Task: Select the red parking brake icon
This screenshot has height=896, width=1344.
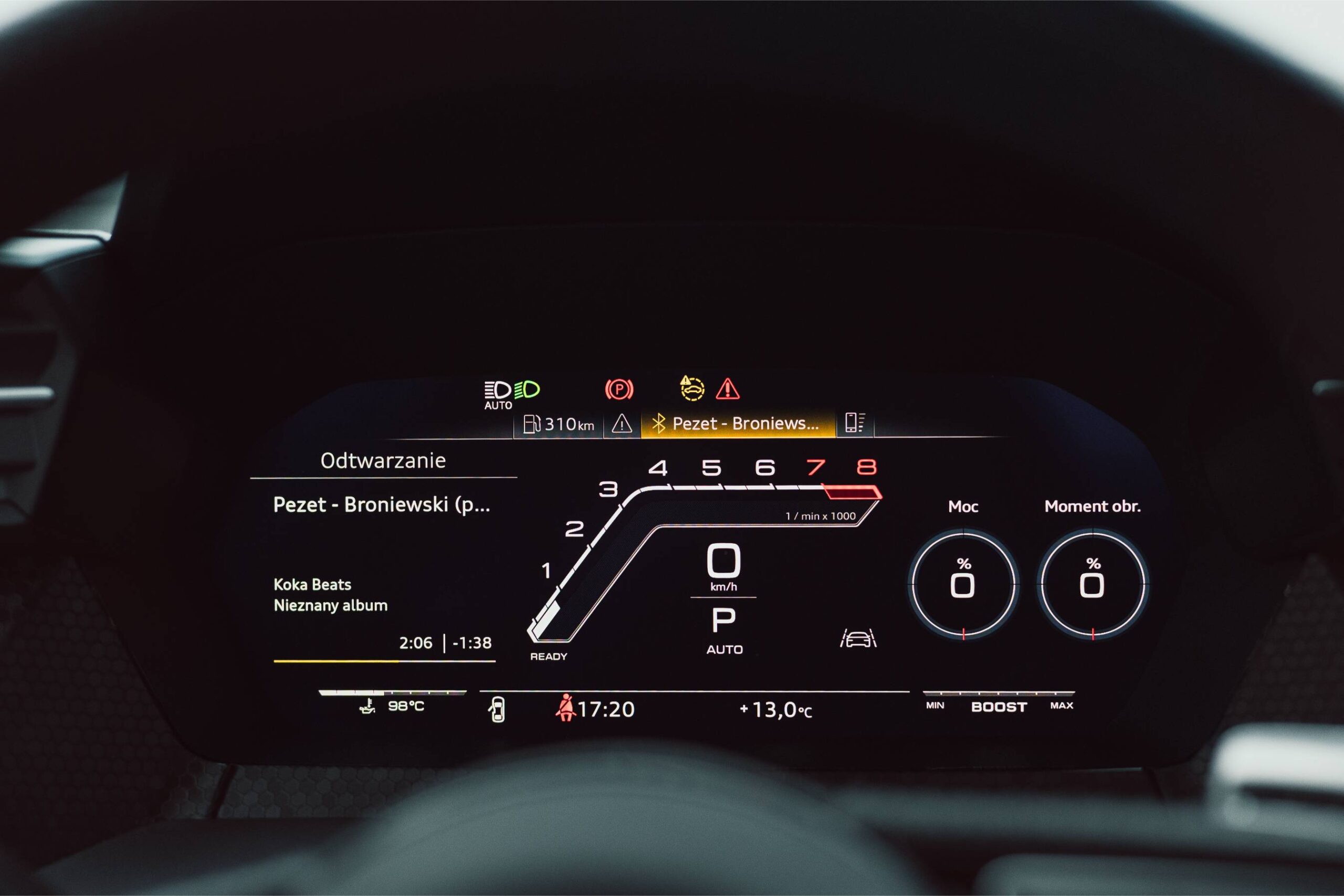Action: [x=619, y=389]
